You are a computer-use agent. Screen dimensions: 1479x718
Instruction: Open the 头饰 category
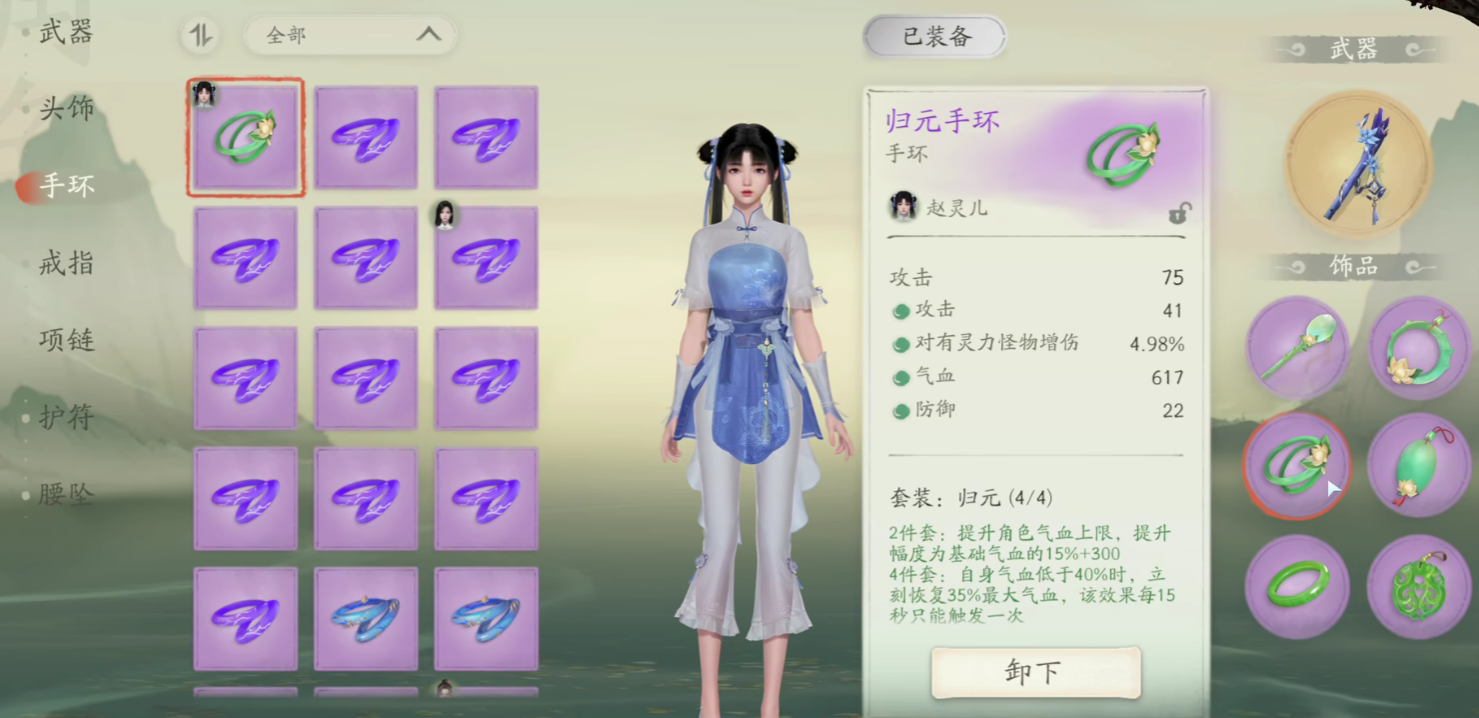[x=66, y=108]
